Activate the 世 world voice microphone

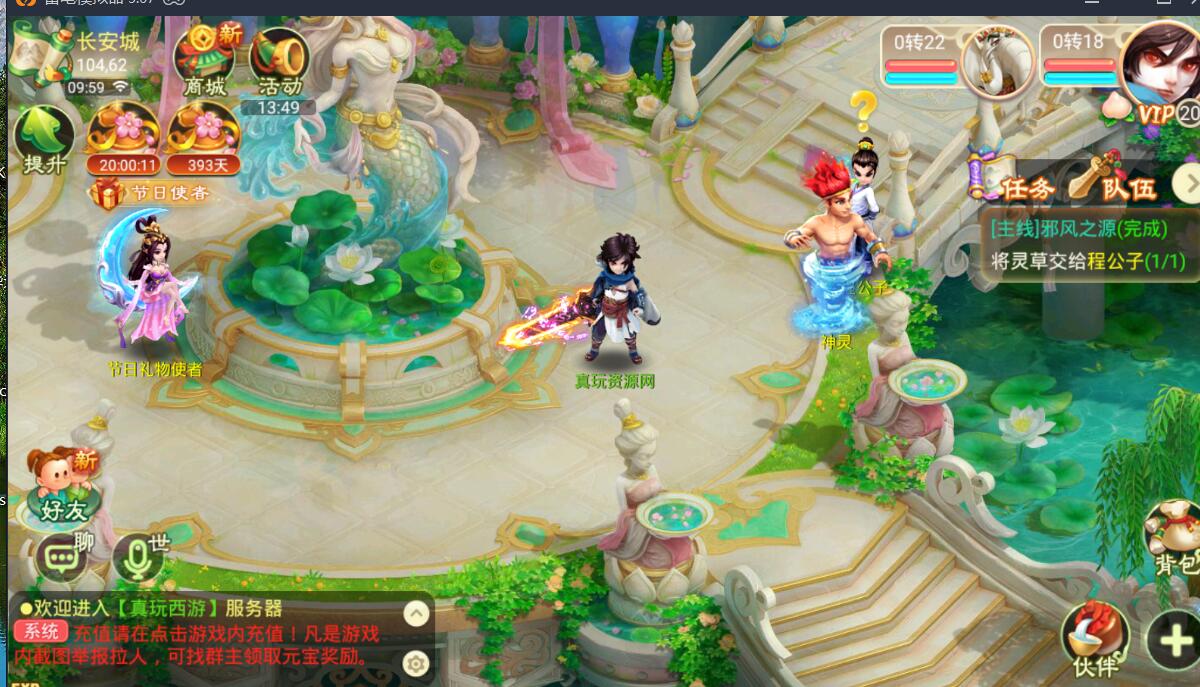(137, 558)
